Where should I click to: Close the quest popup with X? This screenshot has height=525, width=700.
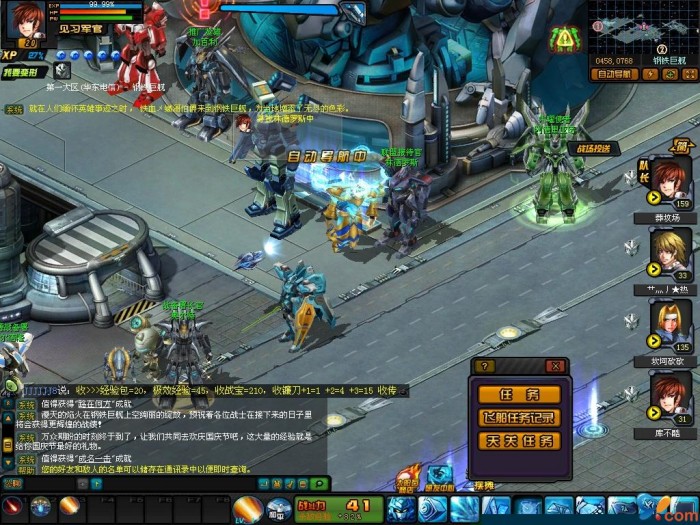(x=556, y=367)
